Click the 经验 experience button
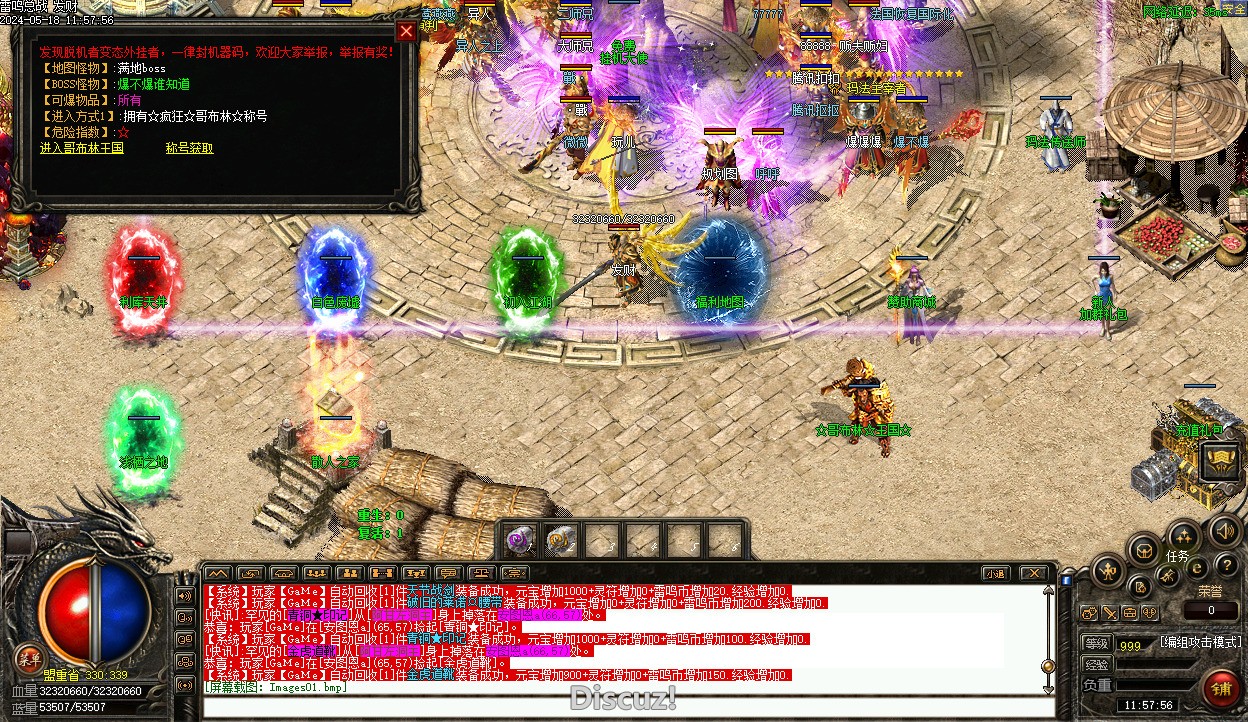The height and width of the screenshot is (722, 1248). 1096,664
